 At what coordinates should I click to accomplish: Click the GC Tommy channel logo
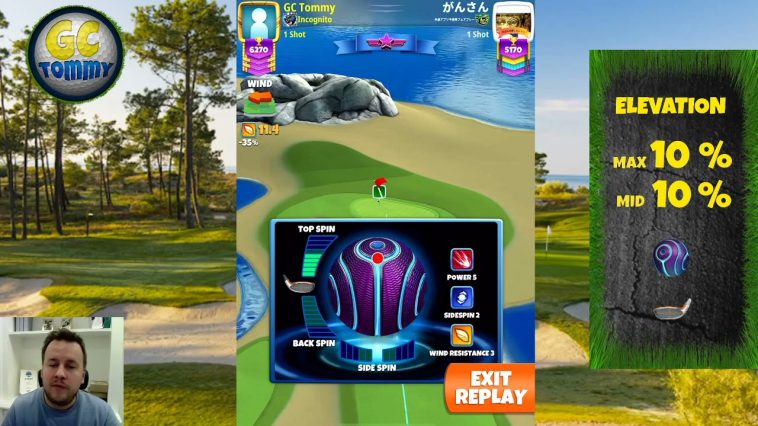pos(75,54)
